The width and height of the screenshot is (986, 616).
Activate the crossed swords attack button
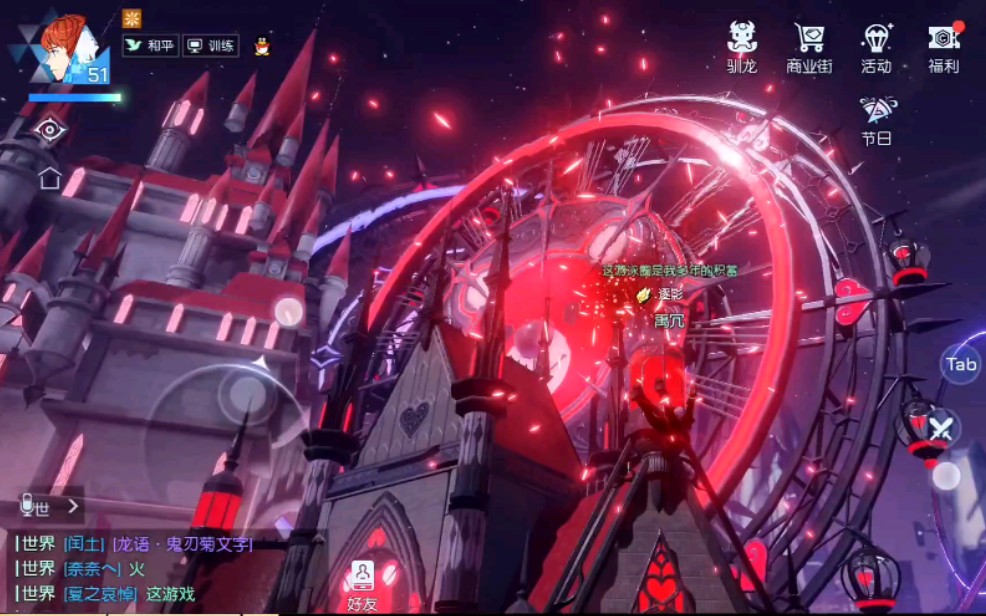[x=941, y=430]
